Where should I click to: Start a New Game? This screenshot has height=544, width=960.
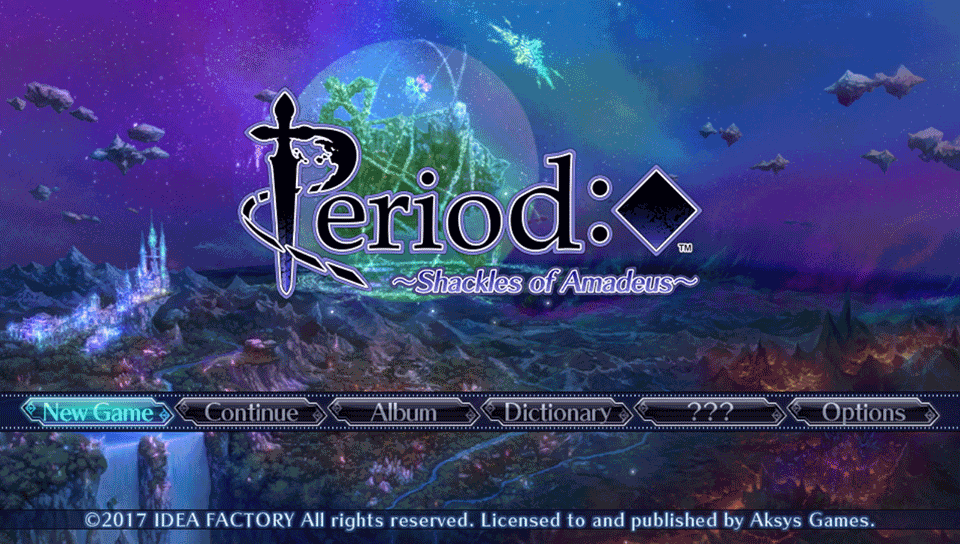tap(97, 412)
